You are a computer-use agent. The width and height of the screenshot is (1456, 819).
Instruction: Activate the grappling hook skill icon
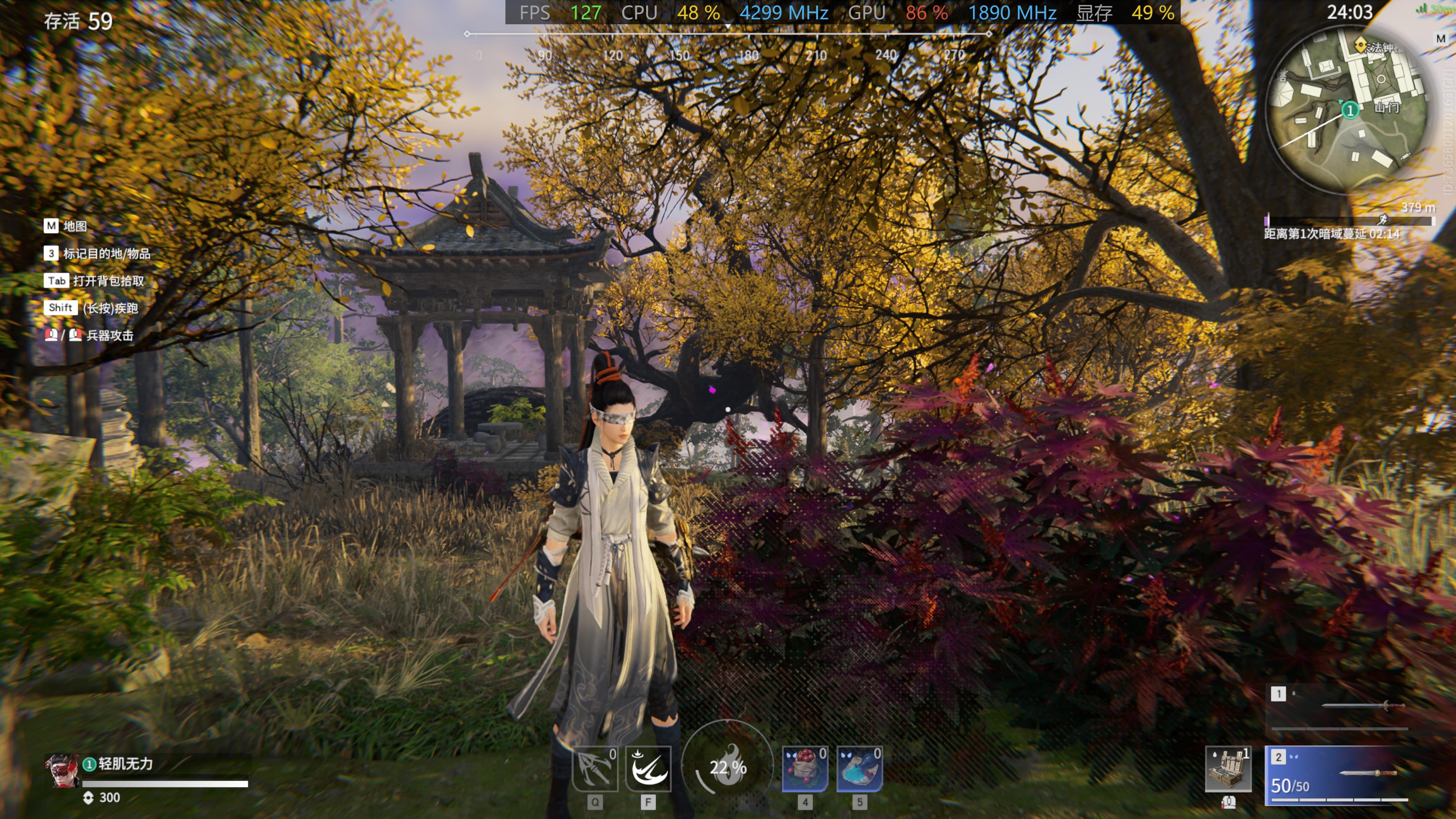tap(595, 769)
